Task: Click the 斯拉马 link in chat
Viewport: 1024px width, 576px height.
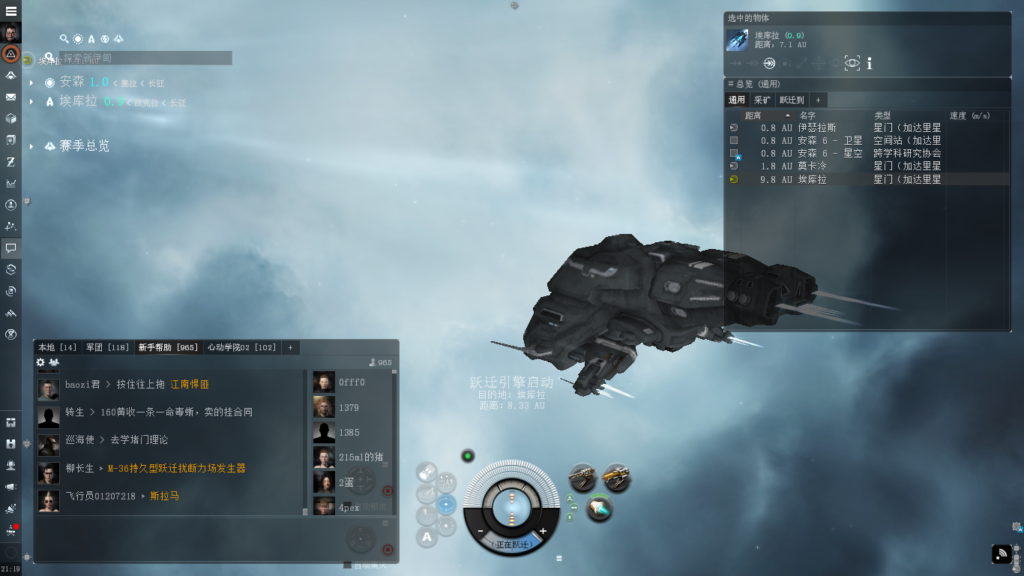Action: [165, 496]
